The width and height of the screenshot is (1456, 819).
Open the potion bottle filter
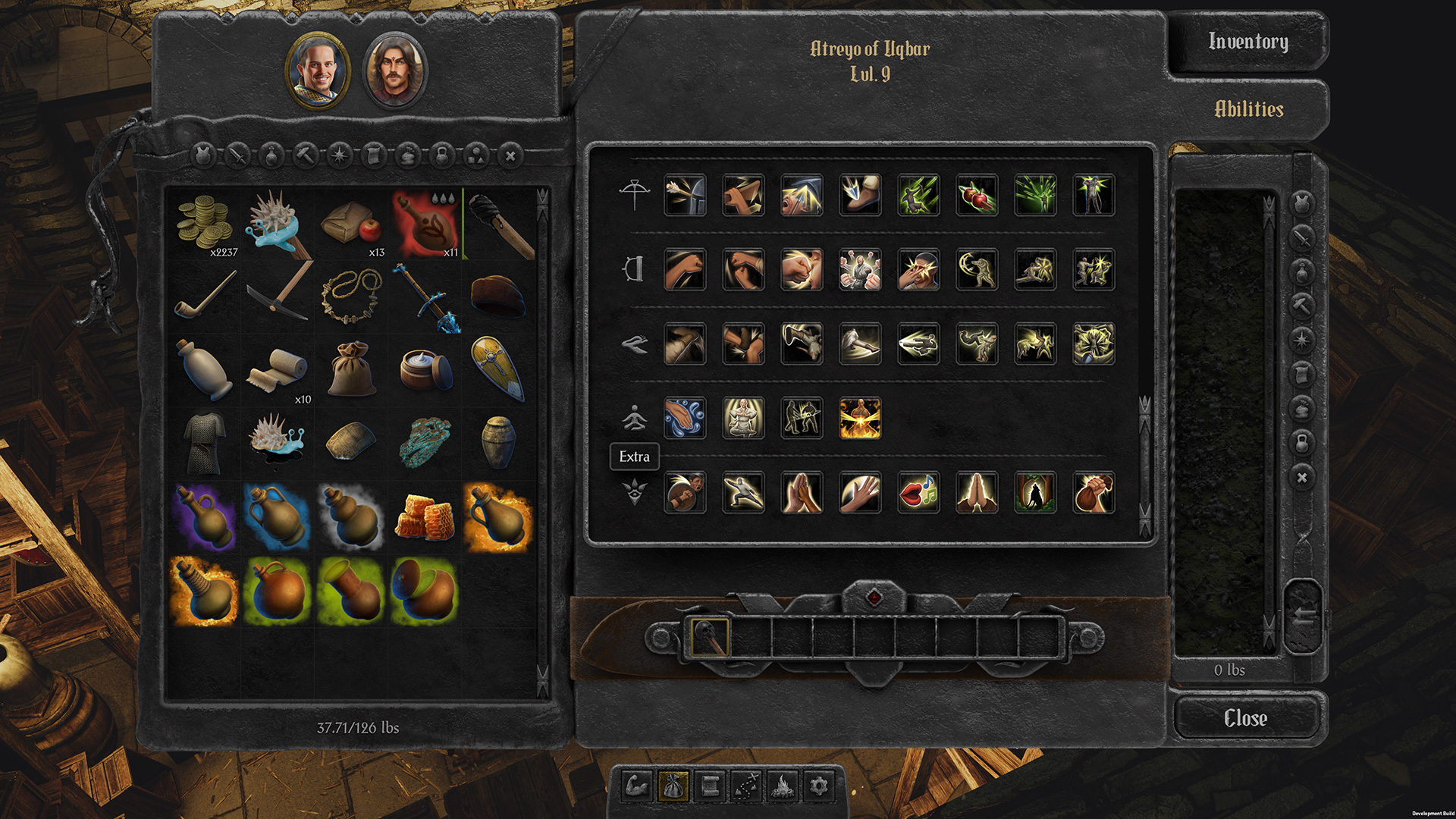271,155
